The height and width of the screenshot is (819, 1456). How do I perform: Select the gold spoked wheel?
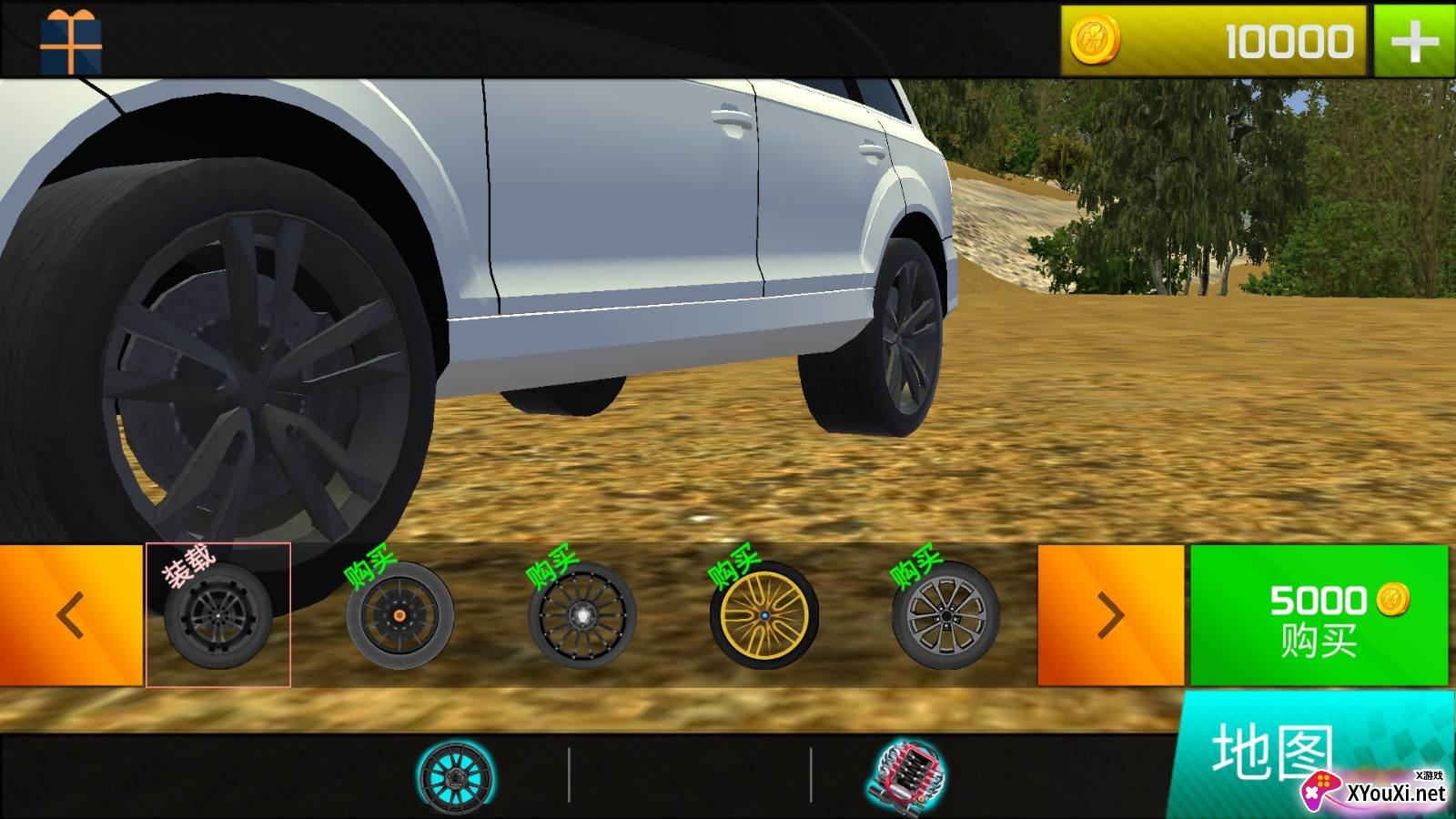coord(763,615)
